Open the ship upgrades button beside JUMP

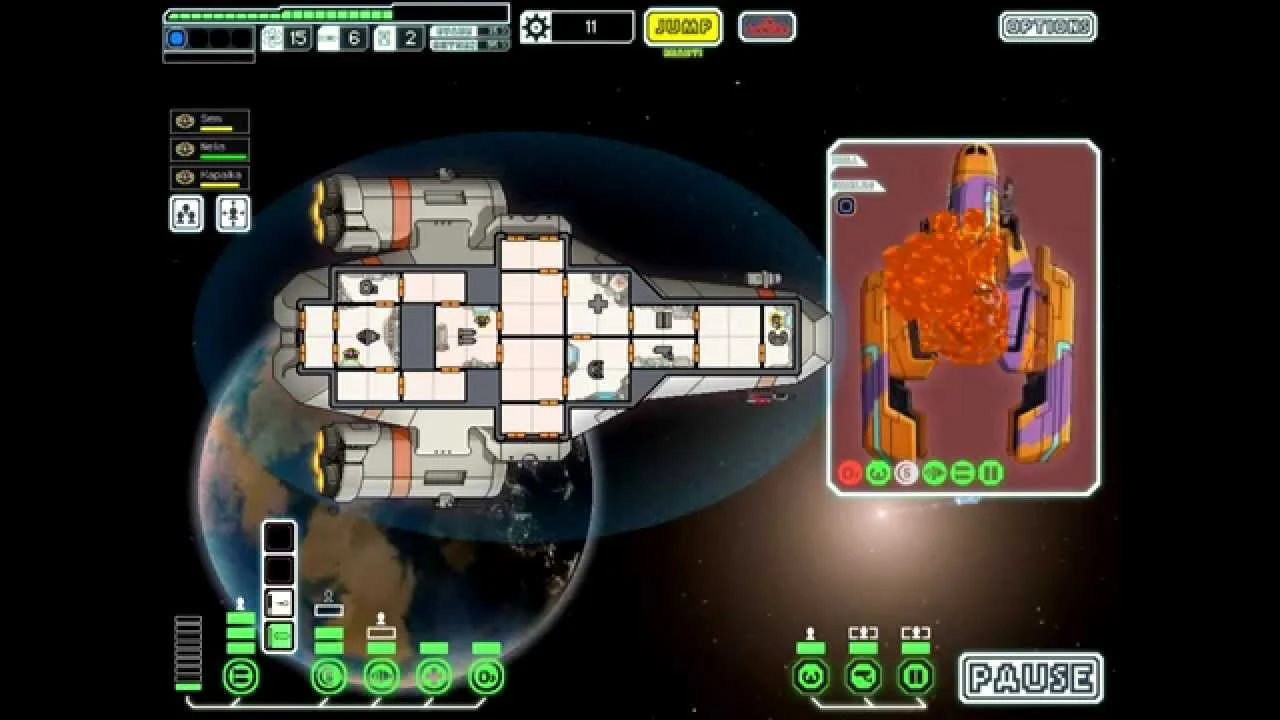[767, 27]
